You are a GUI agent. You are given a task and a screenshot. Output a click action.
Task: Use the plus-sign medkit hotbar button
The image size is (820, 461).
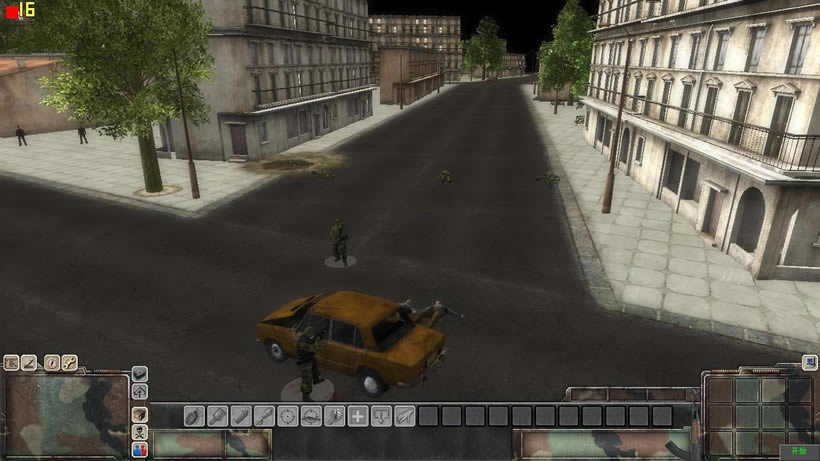[x=358, y=416]
